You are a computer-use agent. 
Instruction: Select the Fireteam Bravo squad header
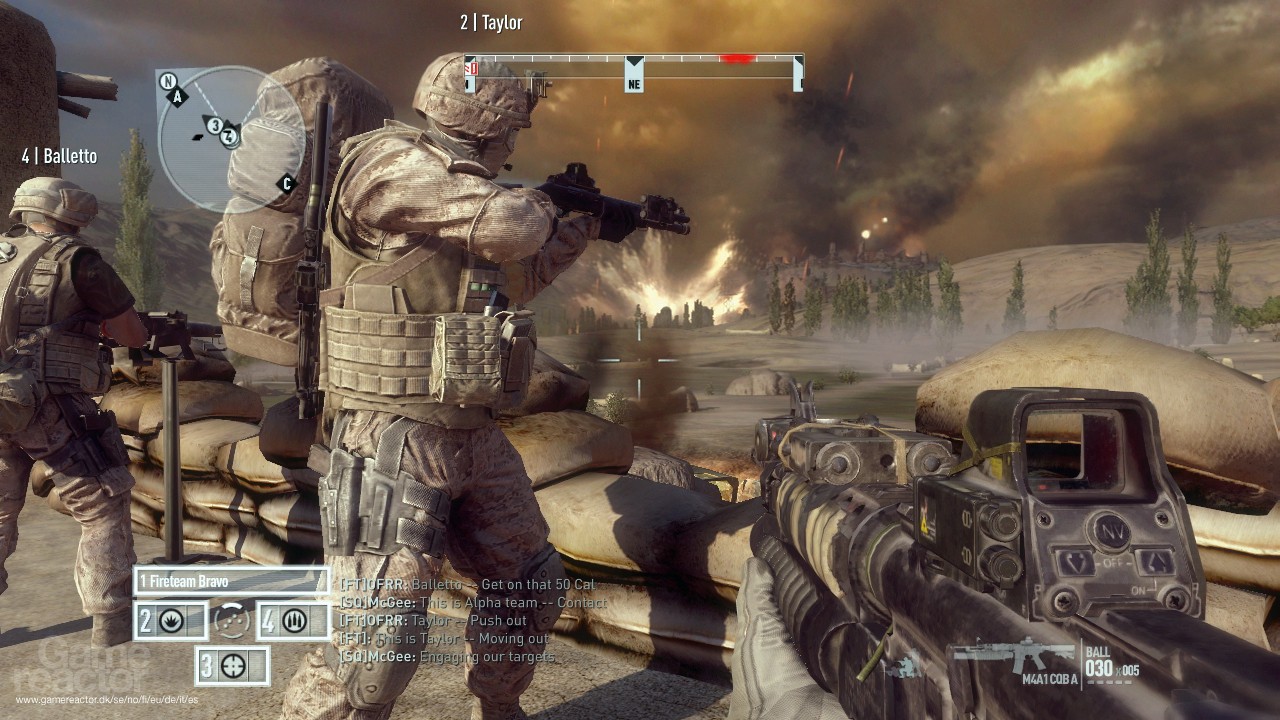231,580
